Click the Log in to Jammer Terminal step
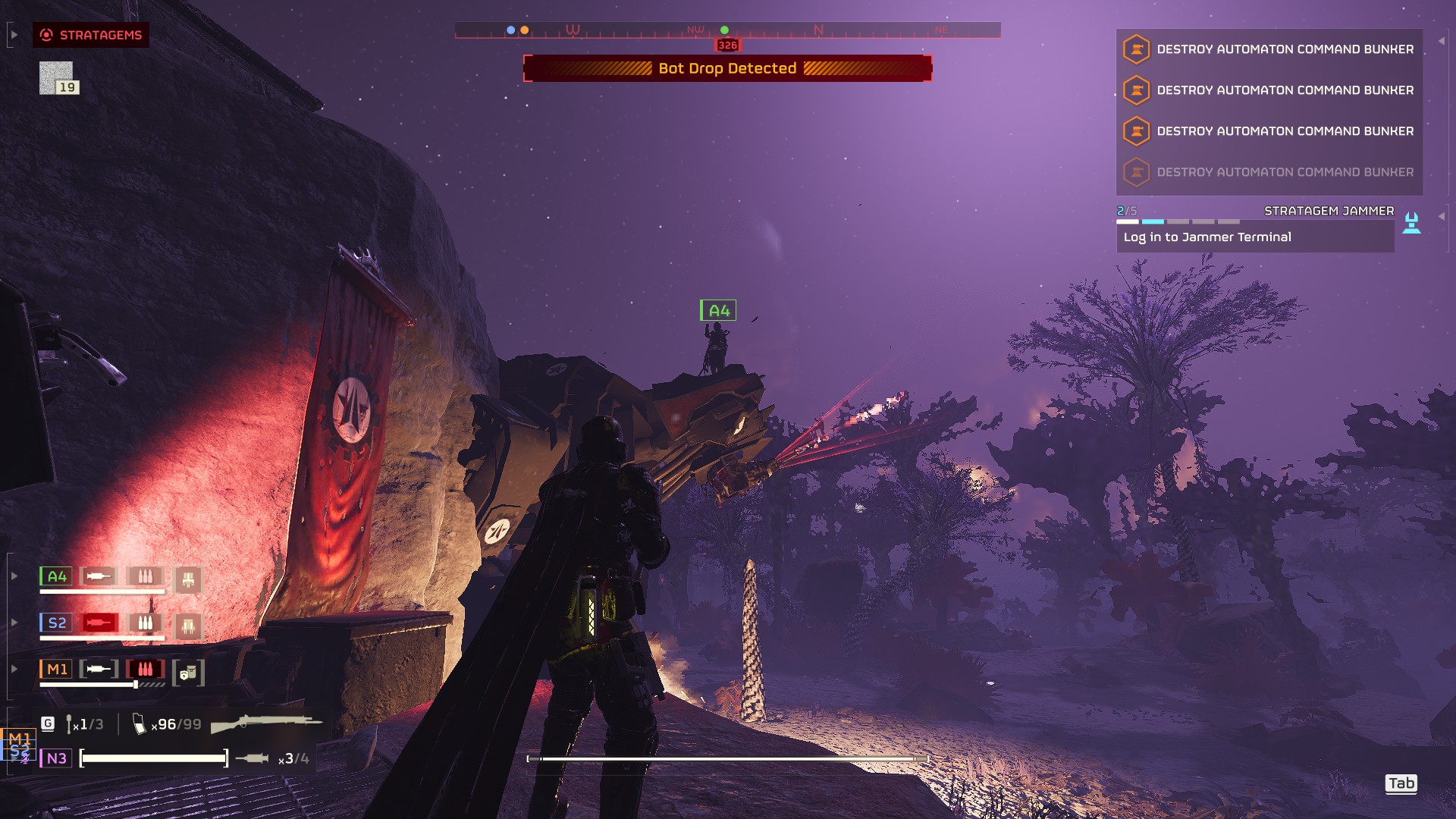 (x=1254, y=237)
